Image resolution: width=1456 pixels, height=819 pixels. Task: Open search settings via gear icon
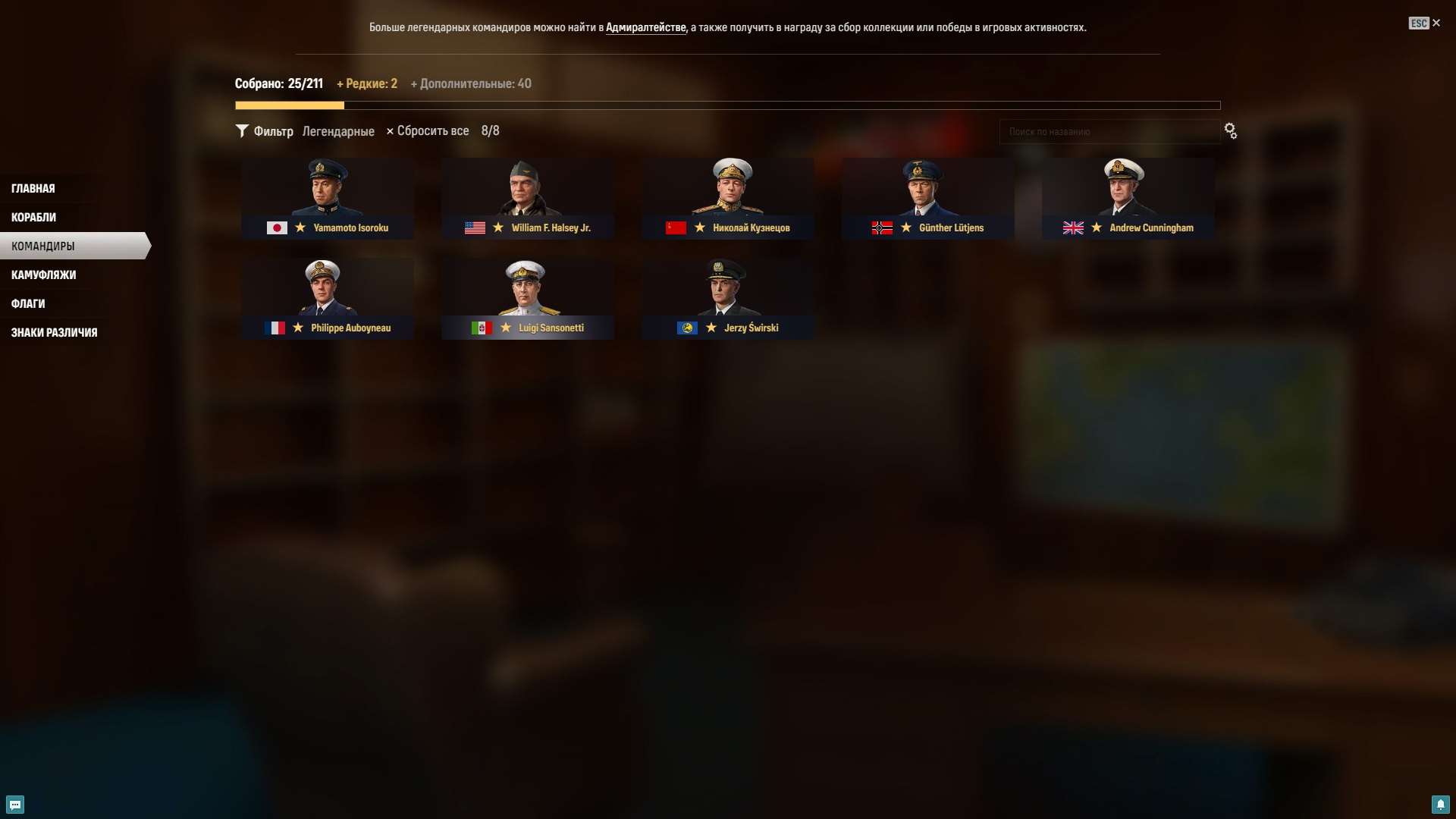pyautogui.click(x=1230, y=131)
